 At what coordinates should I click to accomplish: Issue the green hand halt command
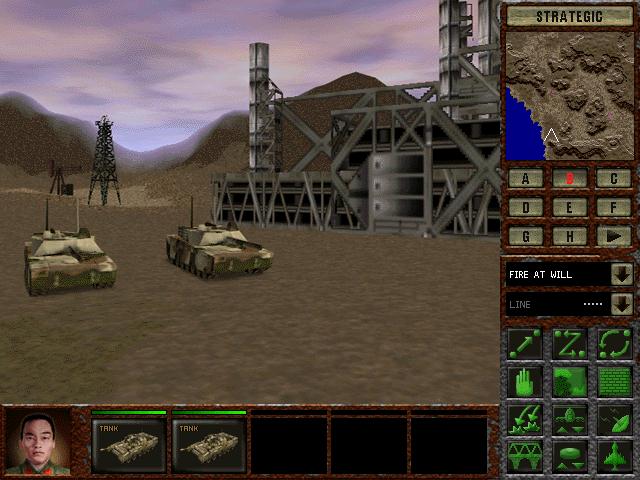click(x=525, y=381)
